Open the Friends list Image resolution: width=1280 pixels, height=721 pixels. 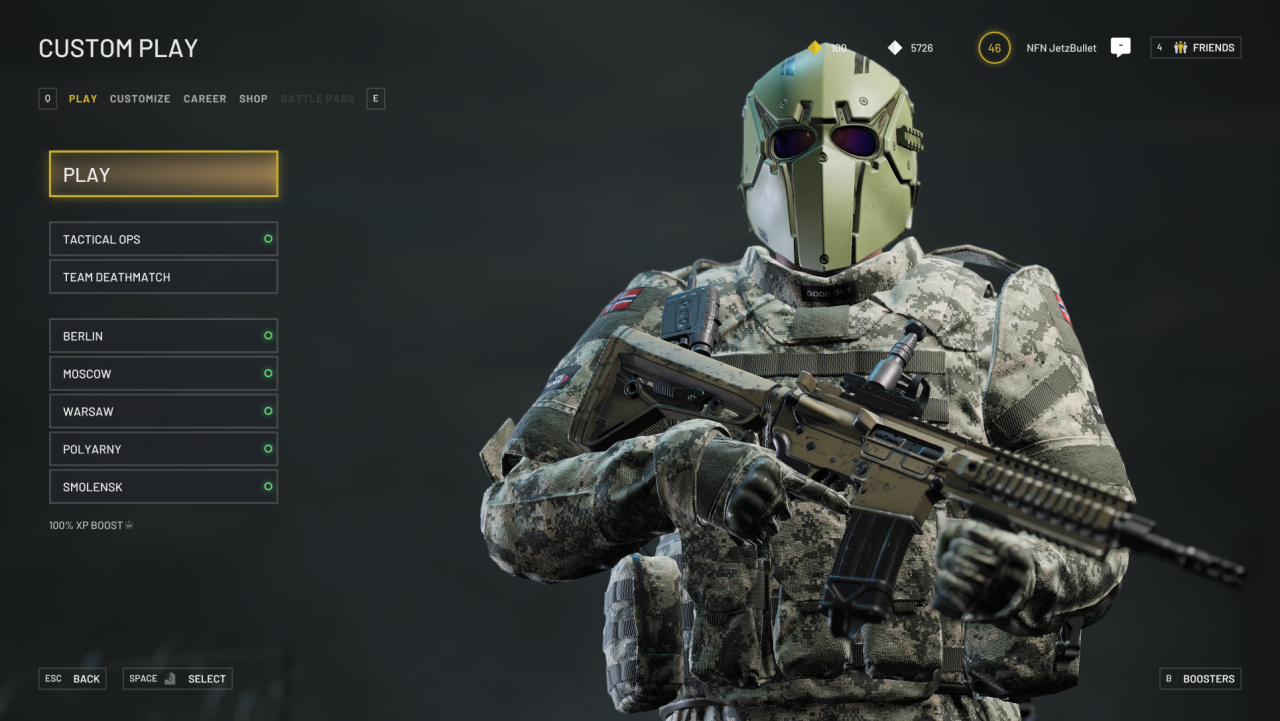coord(1195,48)
